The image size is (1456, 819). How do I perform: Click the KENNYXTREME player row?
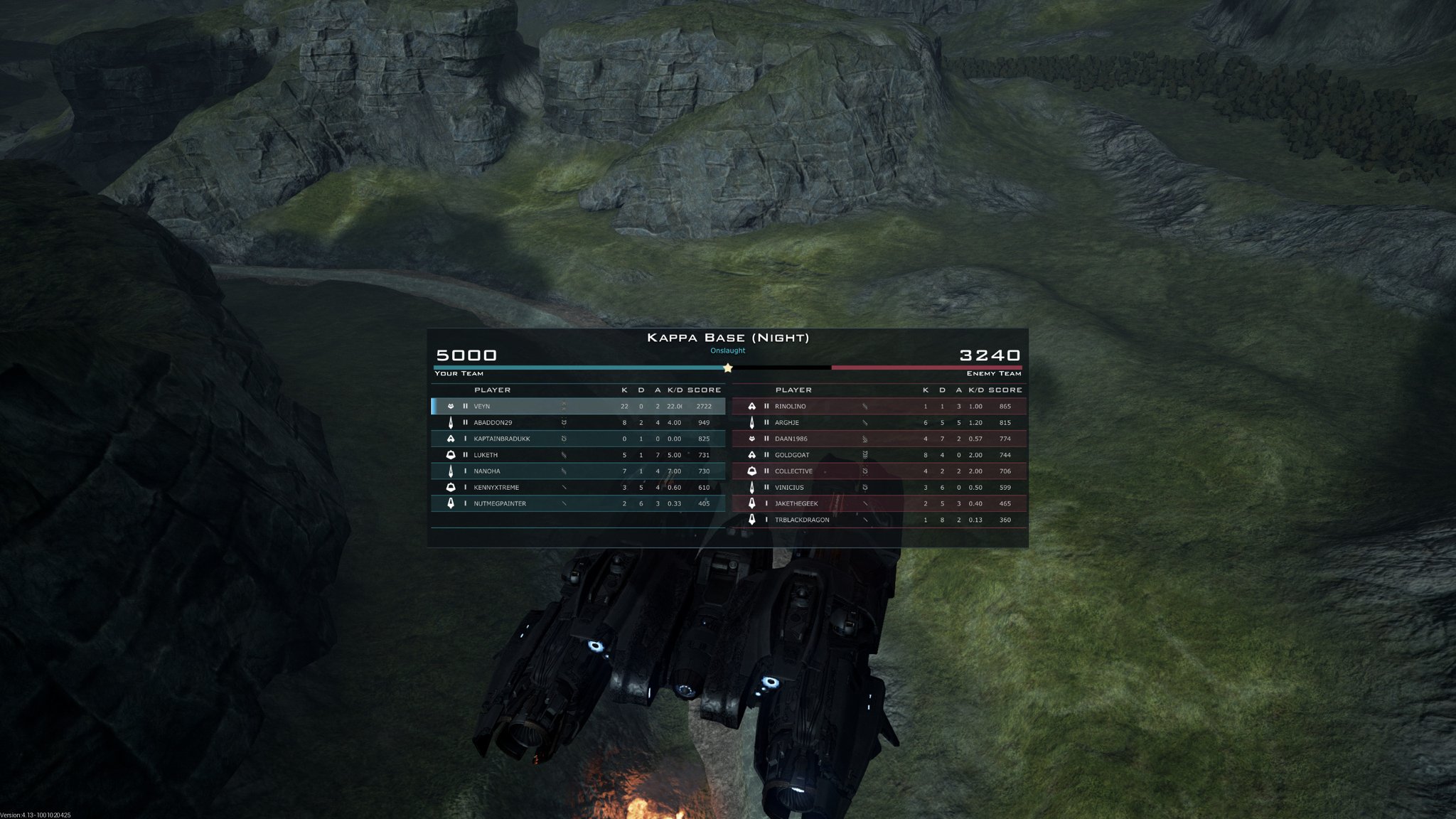(579, 488)
